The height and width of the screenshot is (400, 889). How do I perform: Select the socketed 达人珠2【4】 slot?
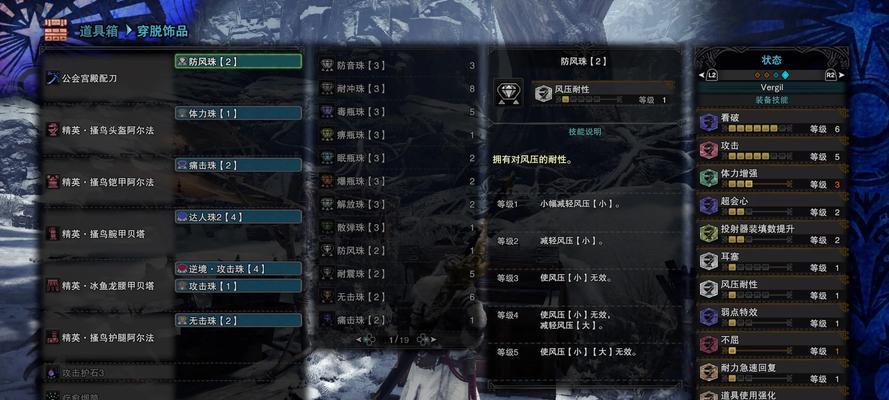tap(238, 216)
